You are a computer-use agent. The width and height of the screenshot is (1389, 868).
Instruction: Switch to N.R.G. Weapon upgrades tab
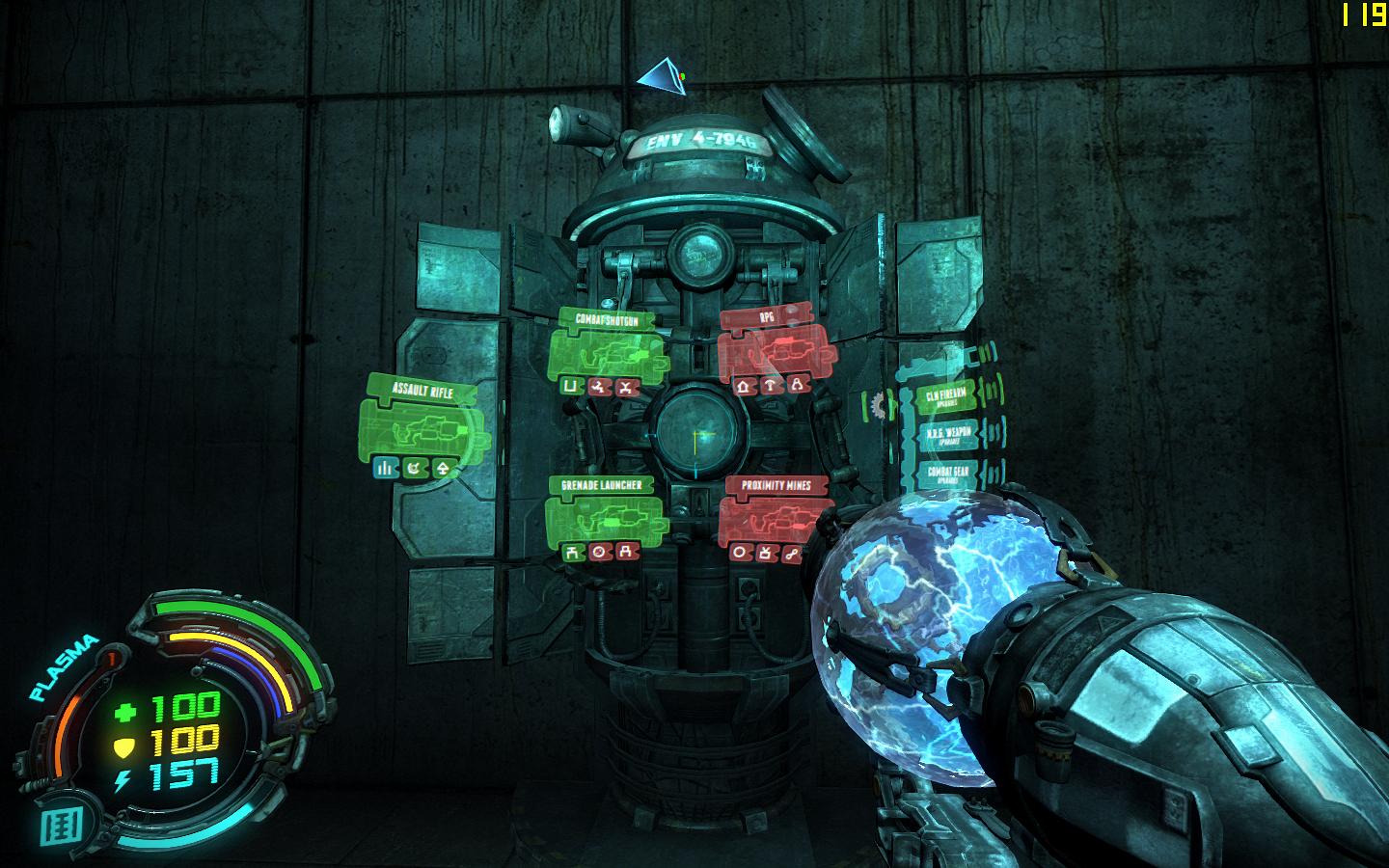click(x=947, y=435)
